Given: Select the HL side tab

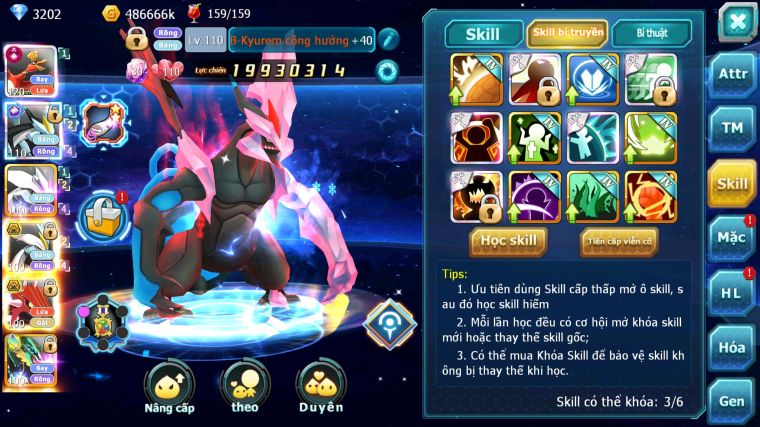Looking at the screenshot, I should 732,292.
